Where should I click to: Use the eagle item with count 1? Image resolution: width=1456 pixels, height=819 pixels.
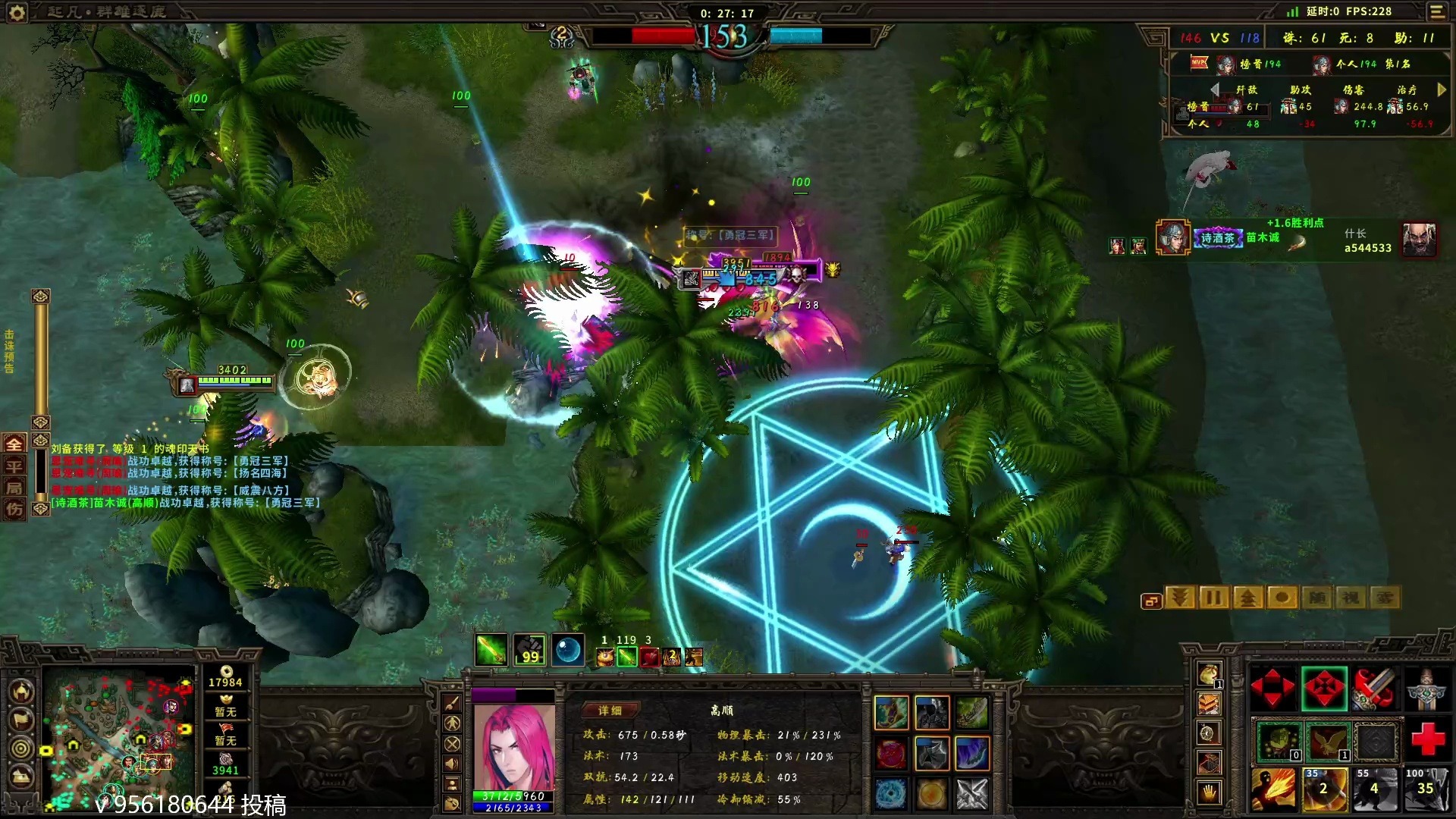pyautogui.click(x=1326, y=741)
